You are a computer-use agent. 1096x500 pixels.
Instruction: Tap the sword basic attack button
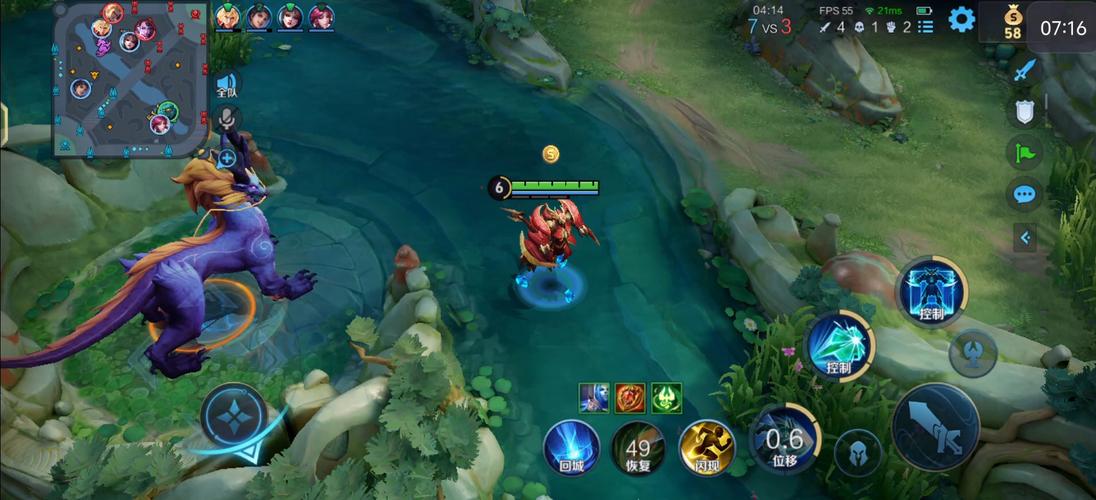pyautogui.click(x=935, y=426)
